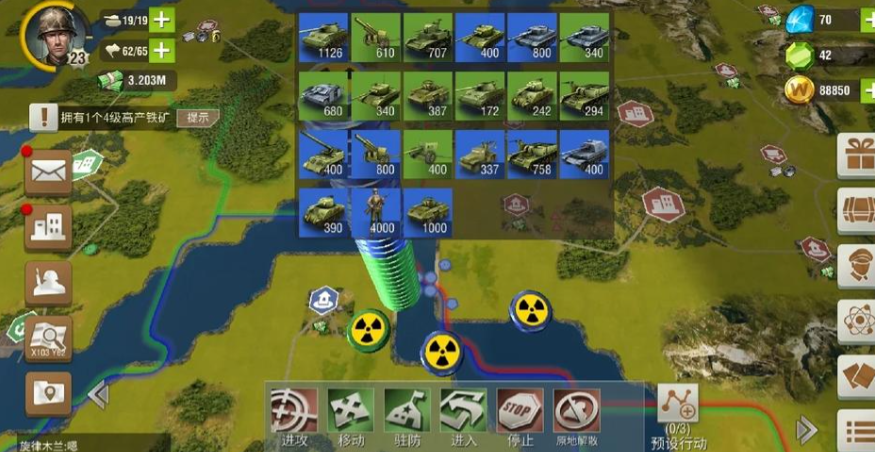Click the 提示 hint button
The image size is (875, 452).
(x=198, y=117)
